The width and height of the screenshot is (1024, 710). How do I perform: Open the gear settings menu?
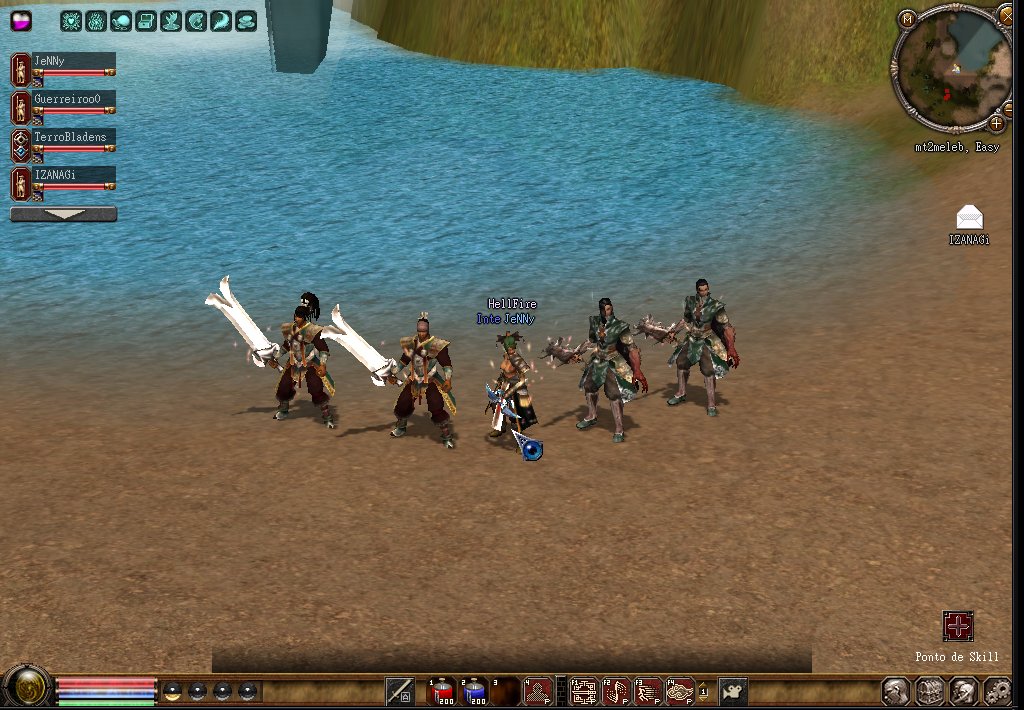[997, 691]
